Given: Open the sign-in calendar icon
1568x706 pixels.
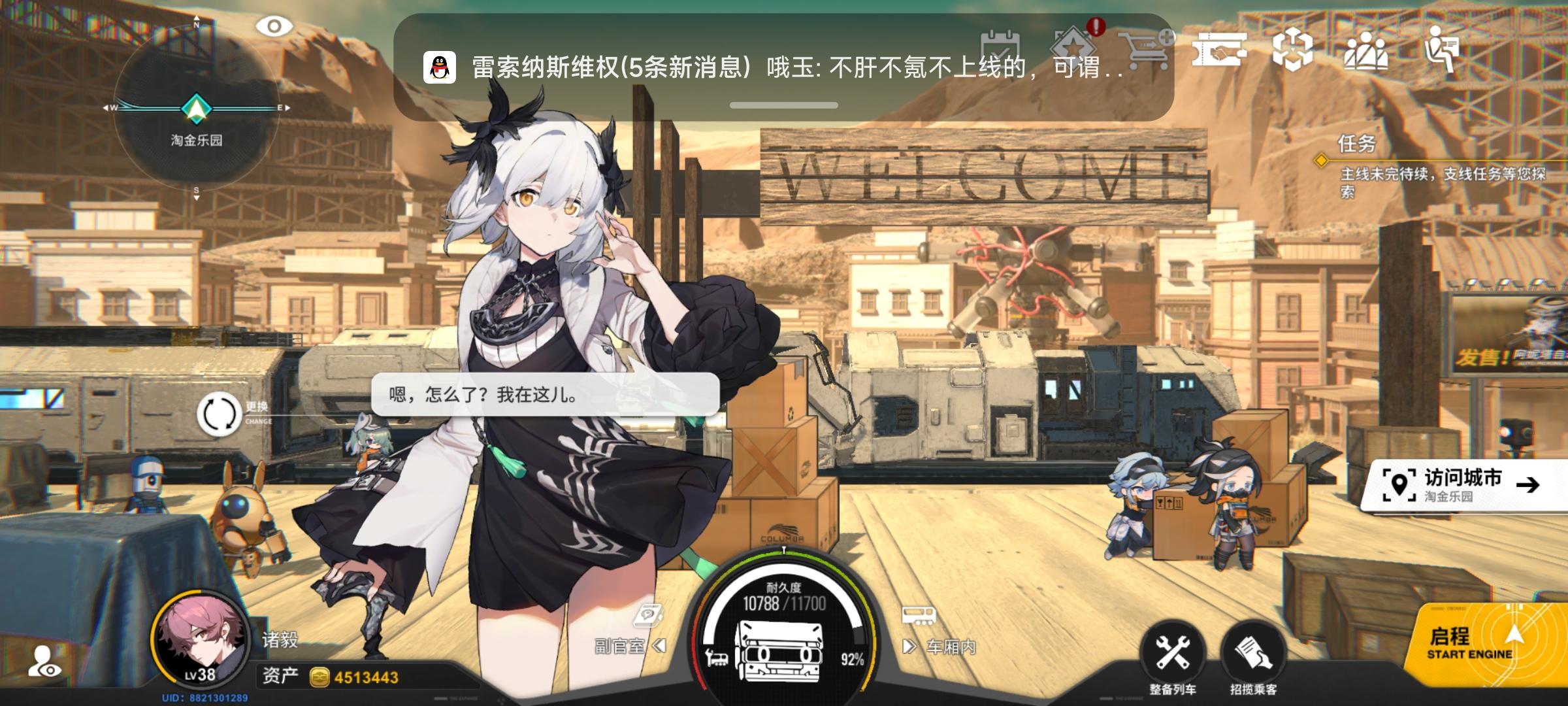Looking at the screenshot, I should [1001, 46].
